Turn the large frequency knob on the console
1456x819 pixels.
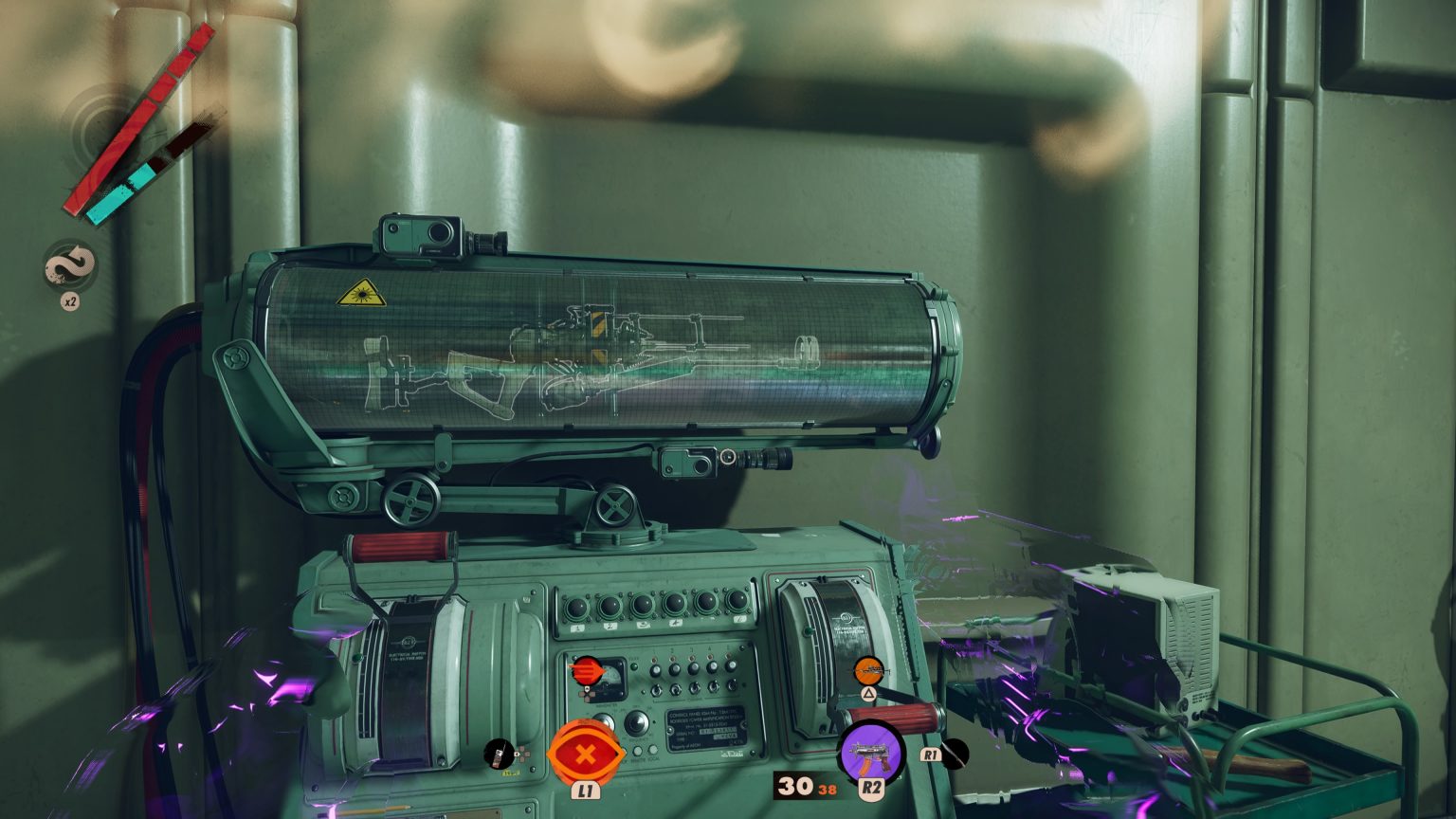coord(638,725)
